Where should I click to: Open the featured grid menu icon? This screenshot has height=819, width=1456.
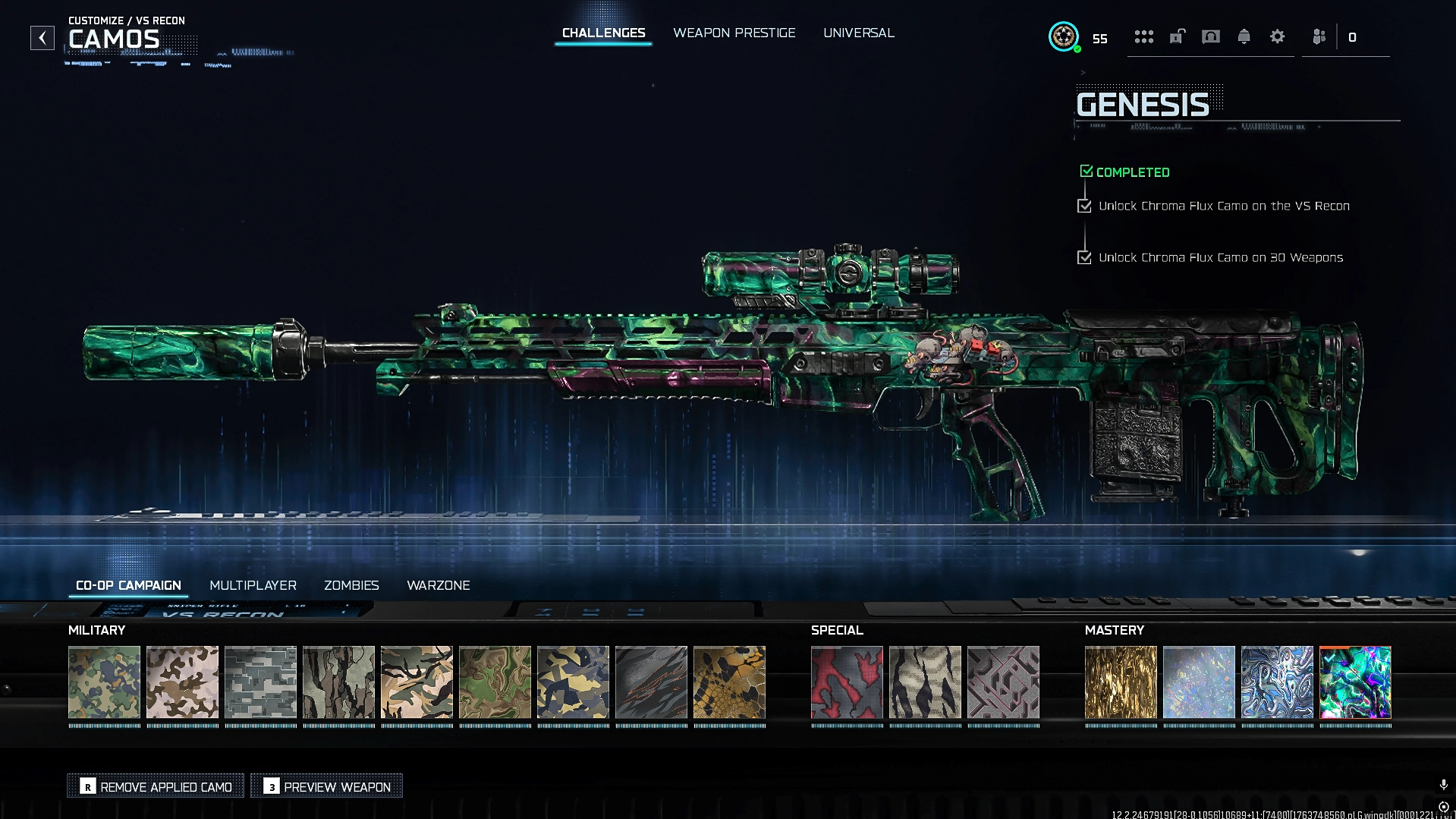click(x=1143, y=36)
